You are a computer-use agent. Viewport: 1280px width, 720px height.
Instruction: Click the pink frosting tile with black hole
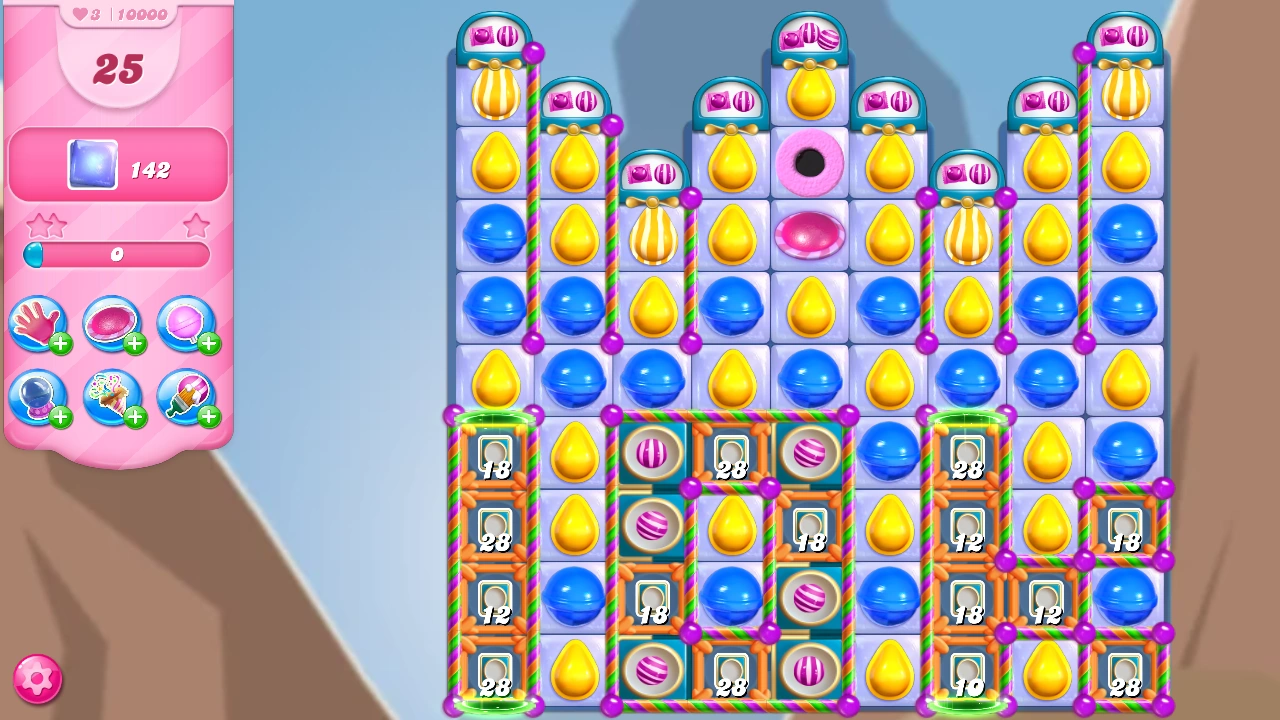click(810, 163)
